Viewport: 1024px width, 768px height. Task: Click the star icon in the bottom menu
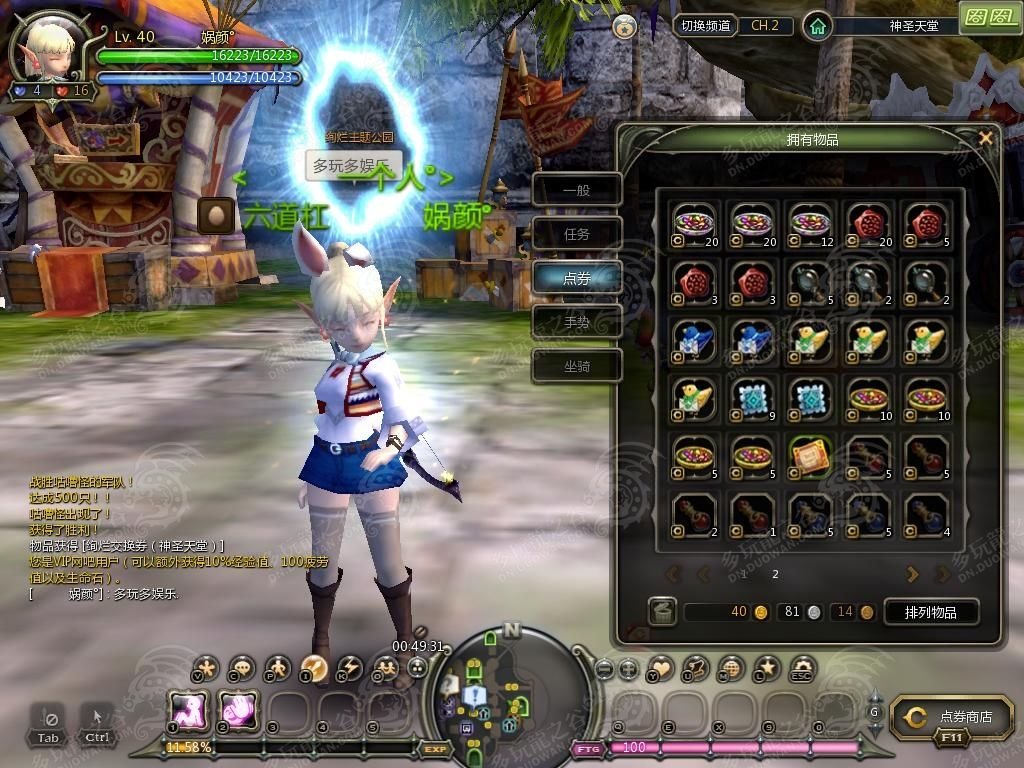pos(767,667)
